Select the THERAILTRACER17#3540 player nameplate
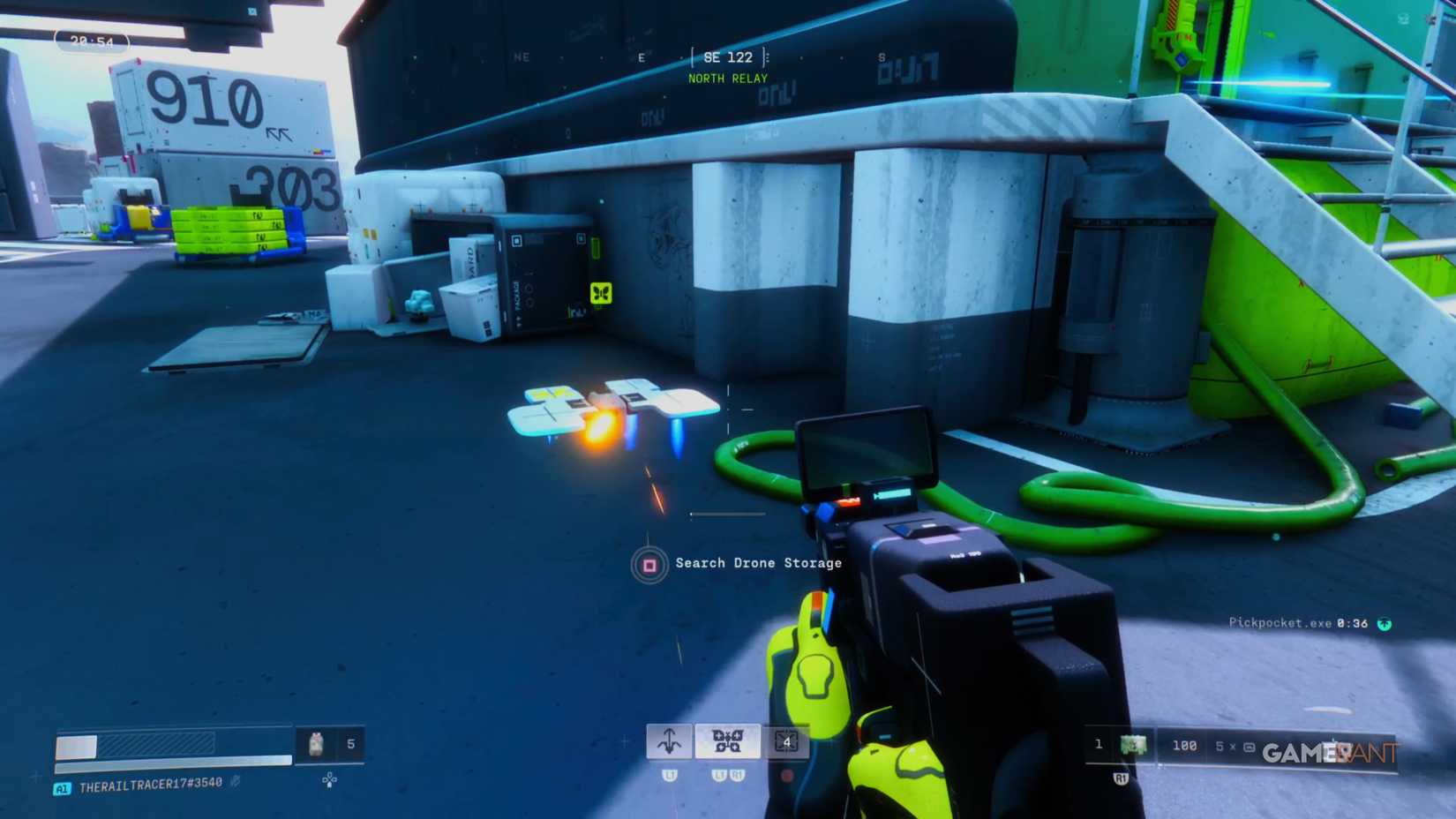 (x=150, y=785)
